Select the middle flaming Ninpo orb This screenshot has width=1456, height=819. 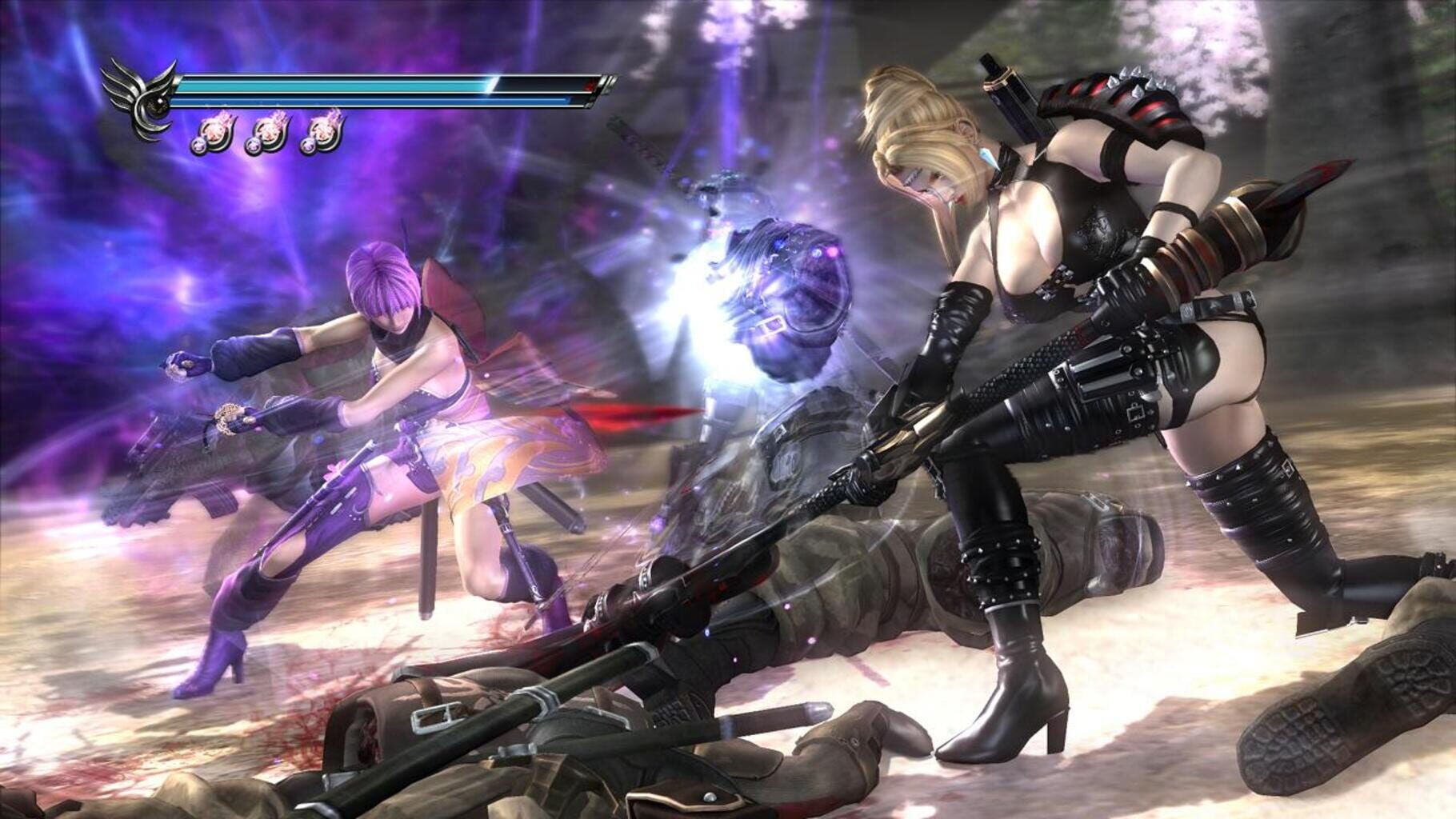(x=268, y=131)
